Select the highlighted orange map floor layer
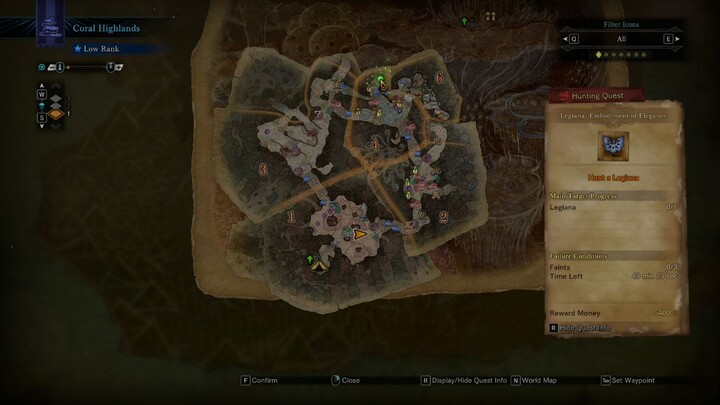Screen dimensions: 720x405 click(x=56, y=115)
